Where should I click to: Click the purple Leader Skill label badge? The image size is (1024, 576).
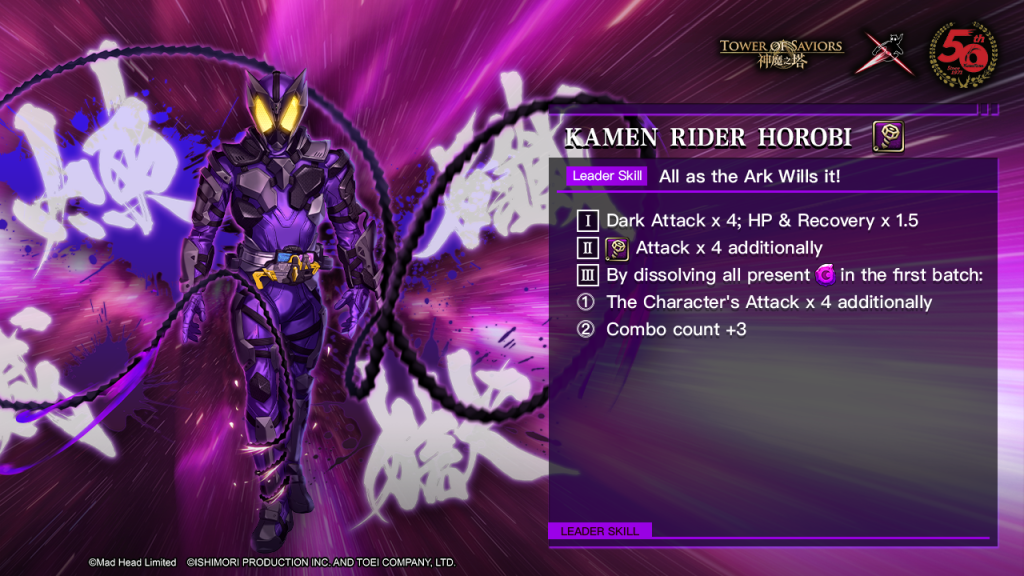(608, 176)
